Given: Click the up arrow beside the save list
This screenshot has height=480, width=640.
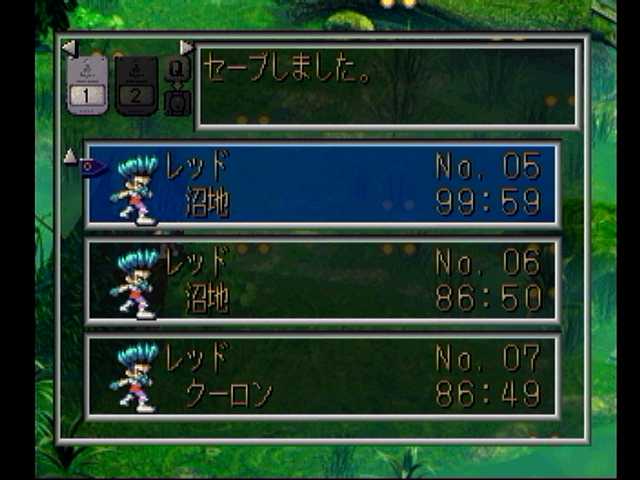Looking at the screenshot, I should pos(70,156).
